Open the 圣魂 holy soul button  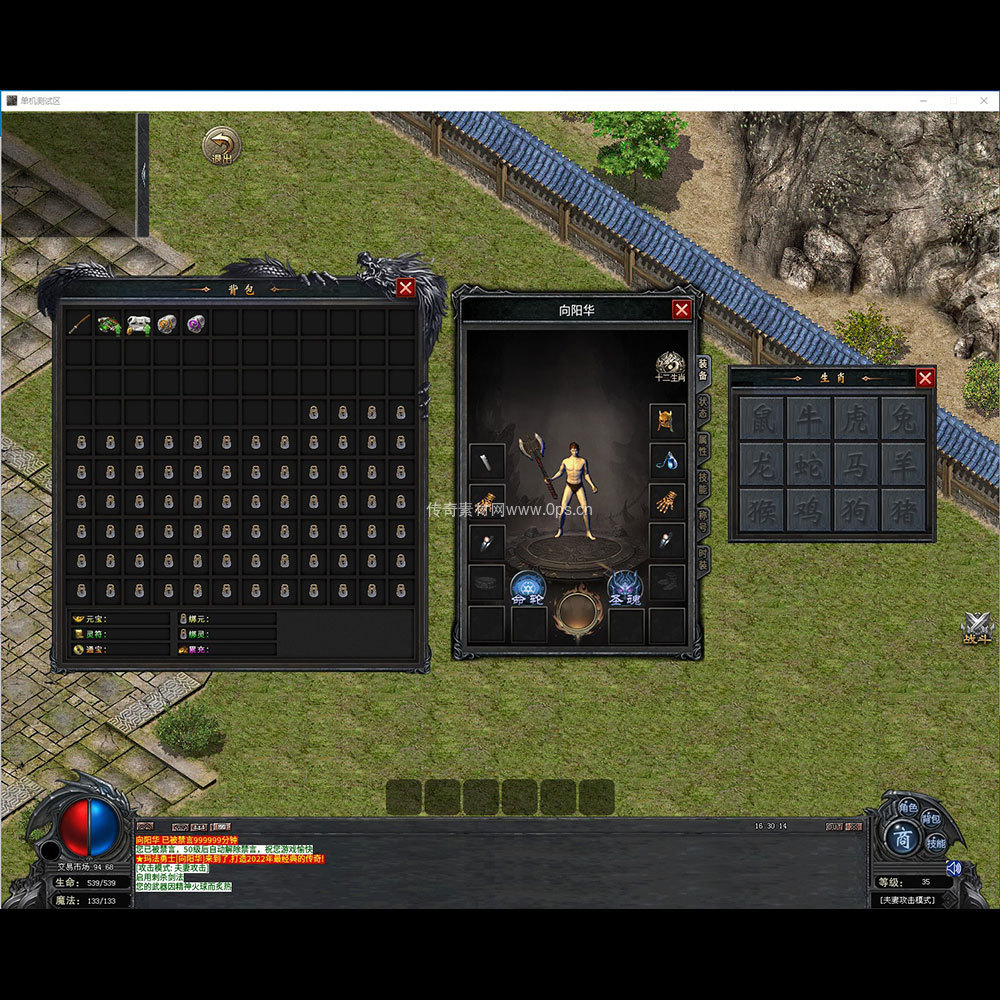tap(625, 588)
